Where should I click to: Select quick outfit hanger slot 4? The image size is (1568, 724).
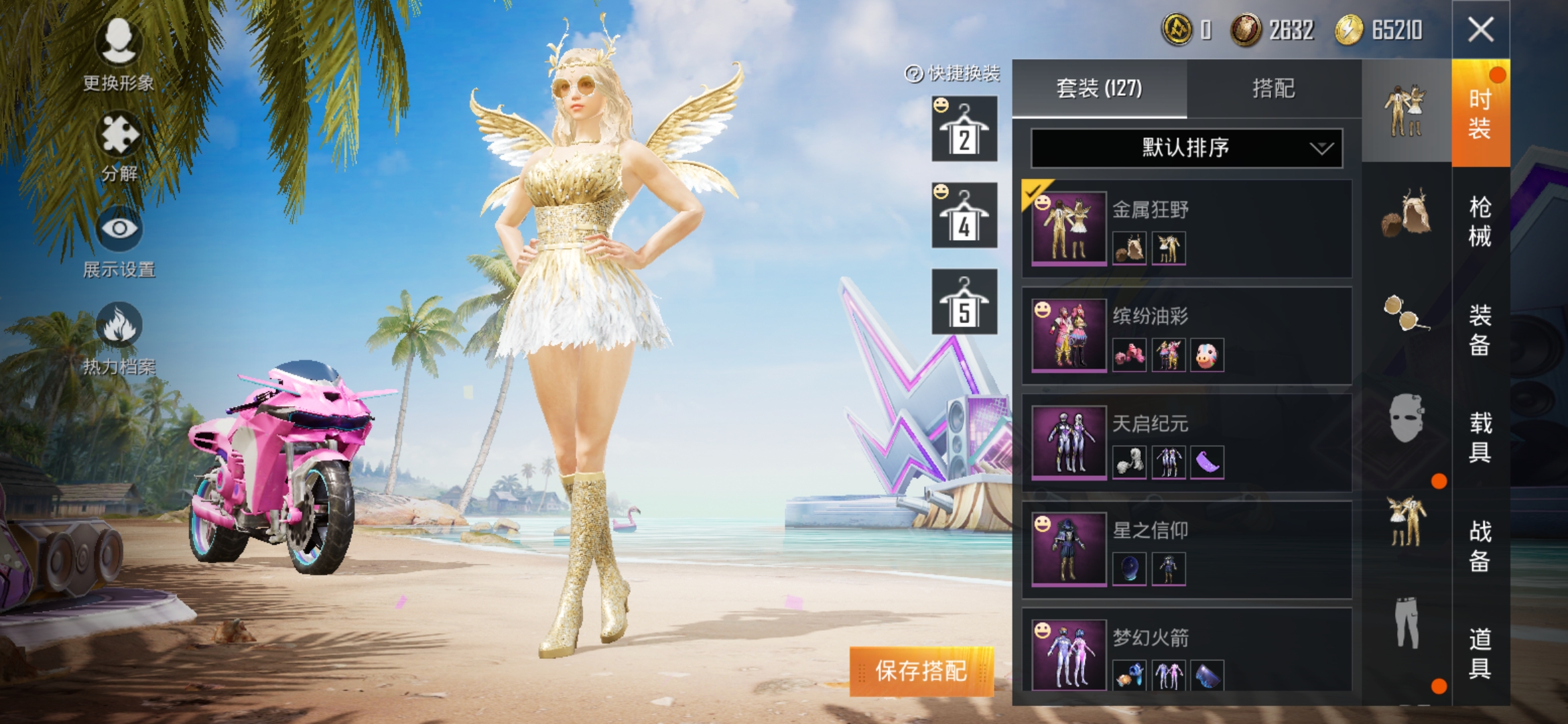pyautogui.click(x=964, y=216)
